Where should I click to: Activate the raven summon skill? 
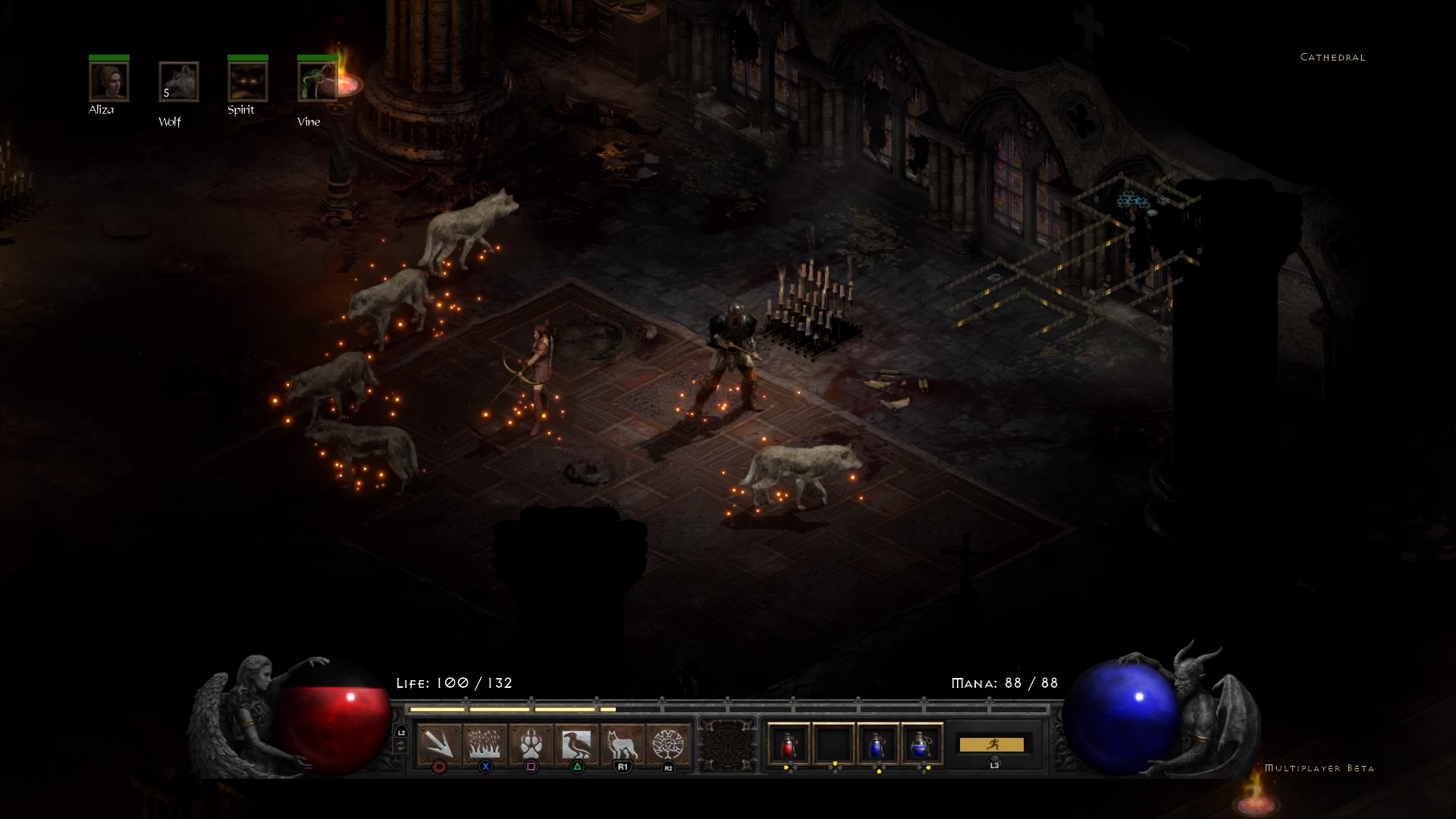[x=577, y=744]
